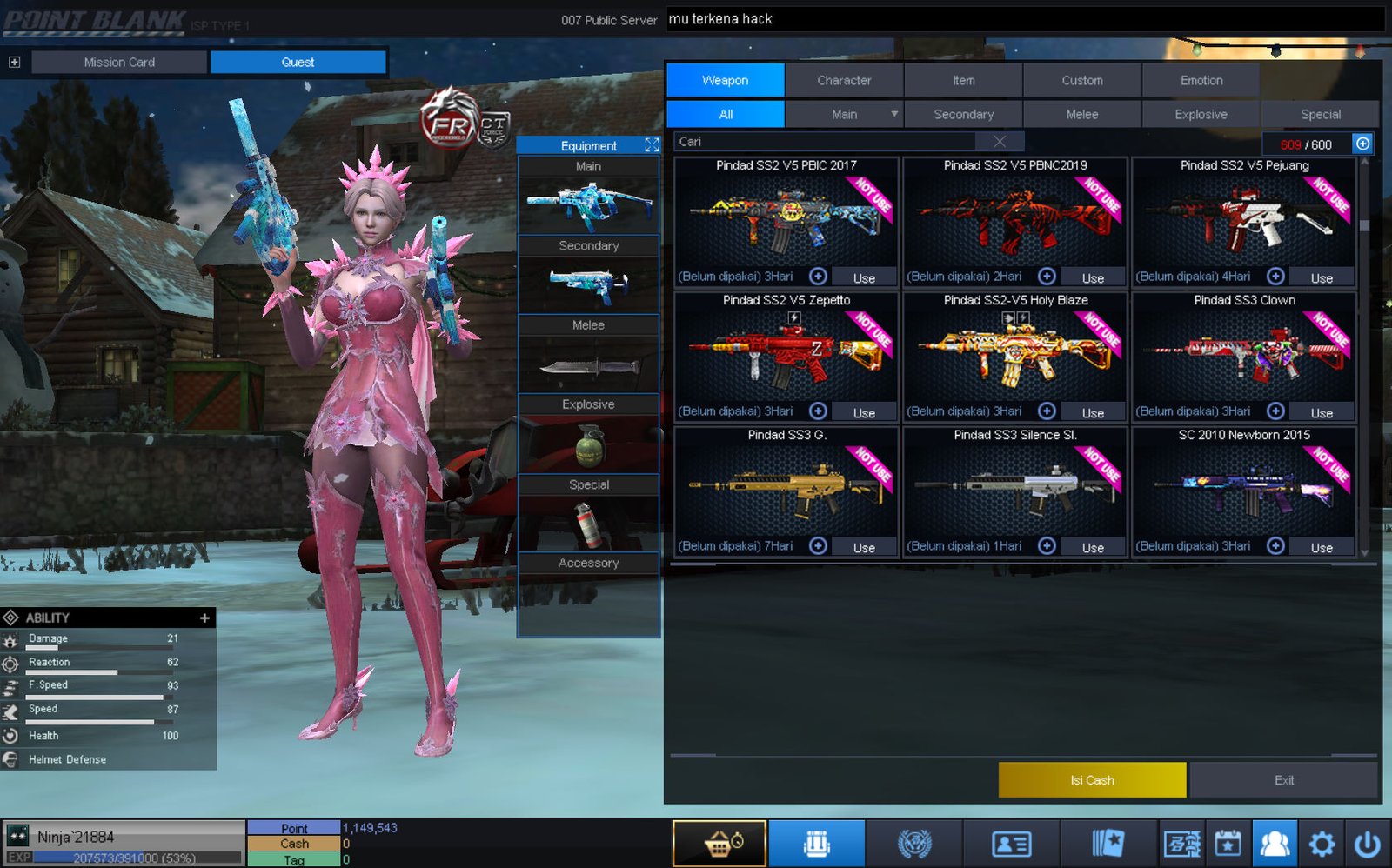Select the equipped Melee knife slot
The image size is (1392, 868).
589,365
